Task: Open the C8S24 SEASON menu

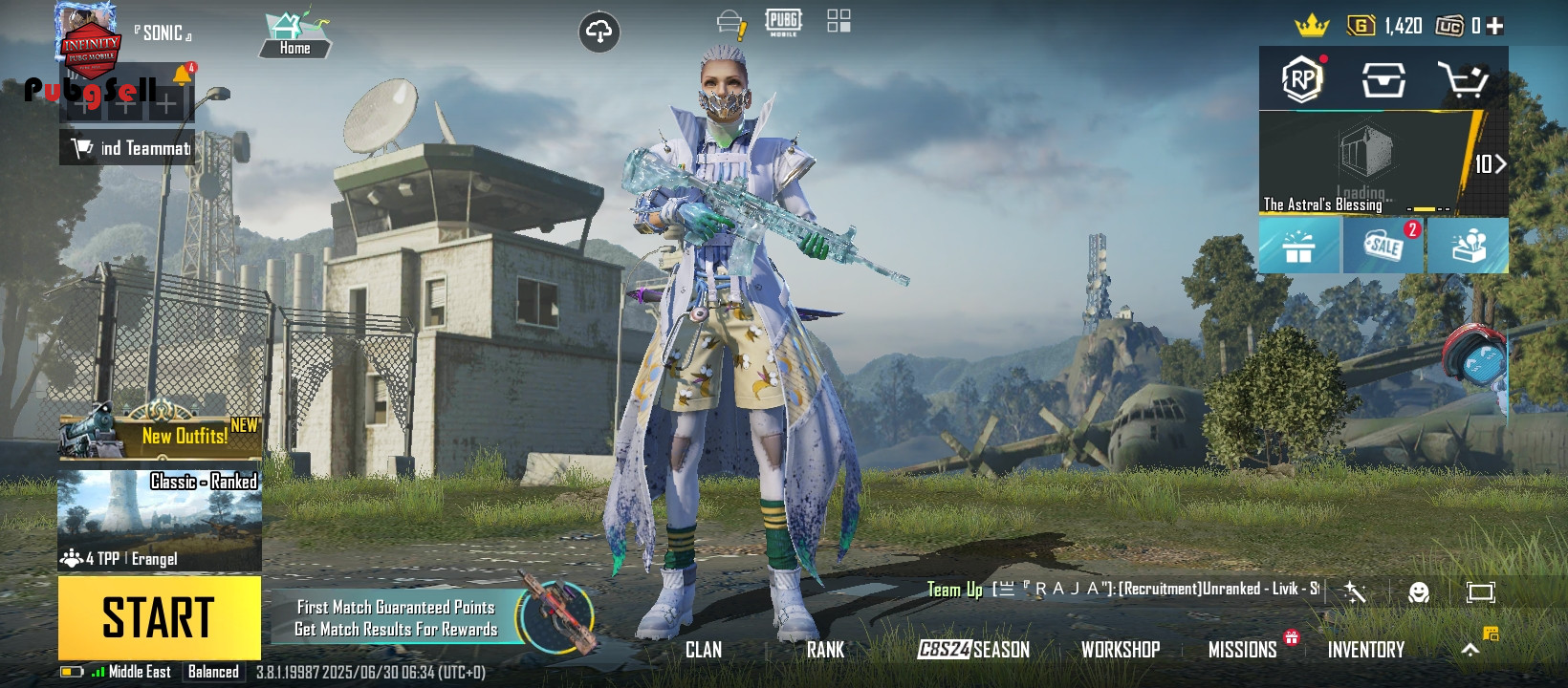Action: point(973,650)
